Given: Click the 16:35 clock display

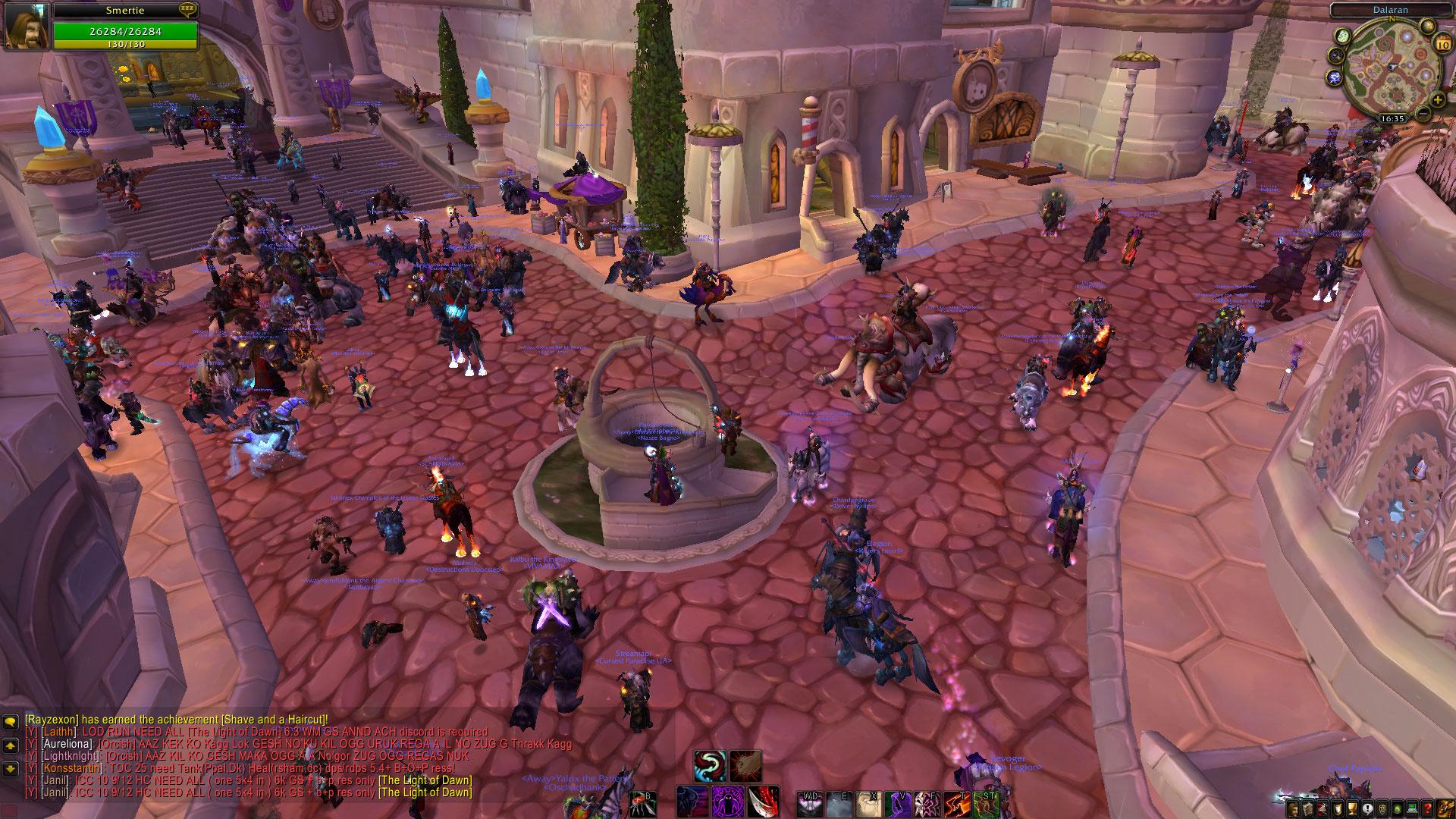Looking at the screenshot, I should pos(1392,119).
